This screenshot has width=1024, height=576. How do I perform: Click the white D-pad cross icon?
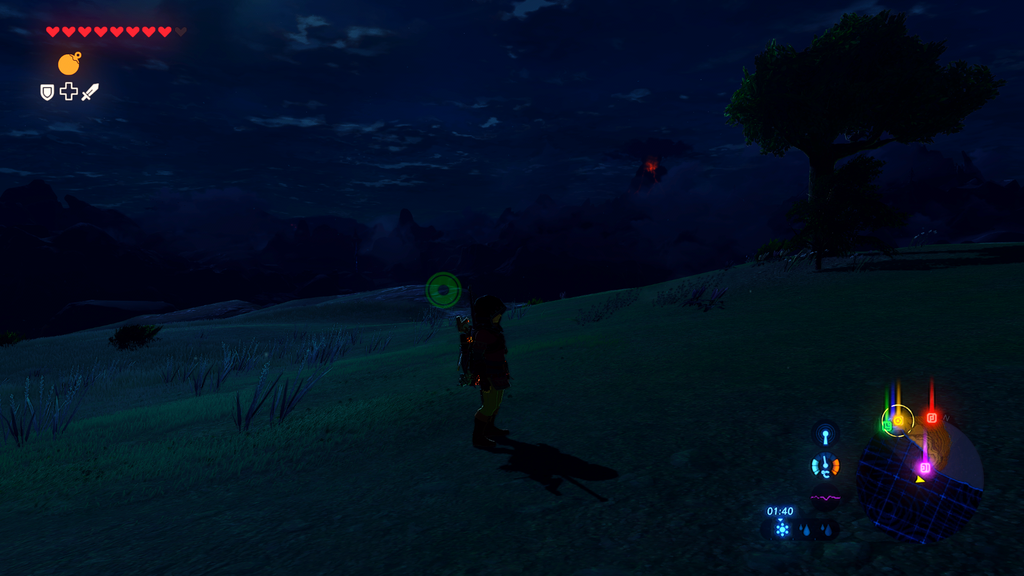click(x=68, y=92)
